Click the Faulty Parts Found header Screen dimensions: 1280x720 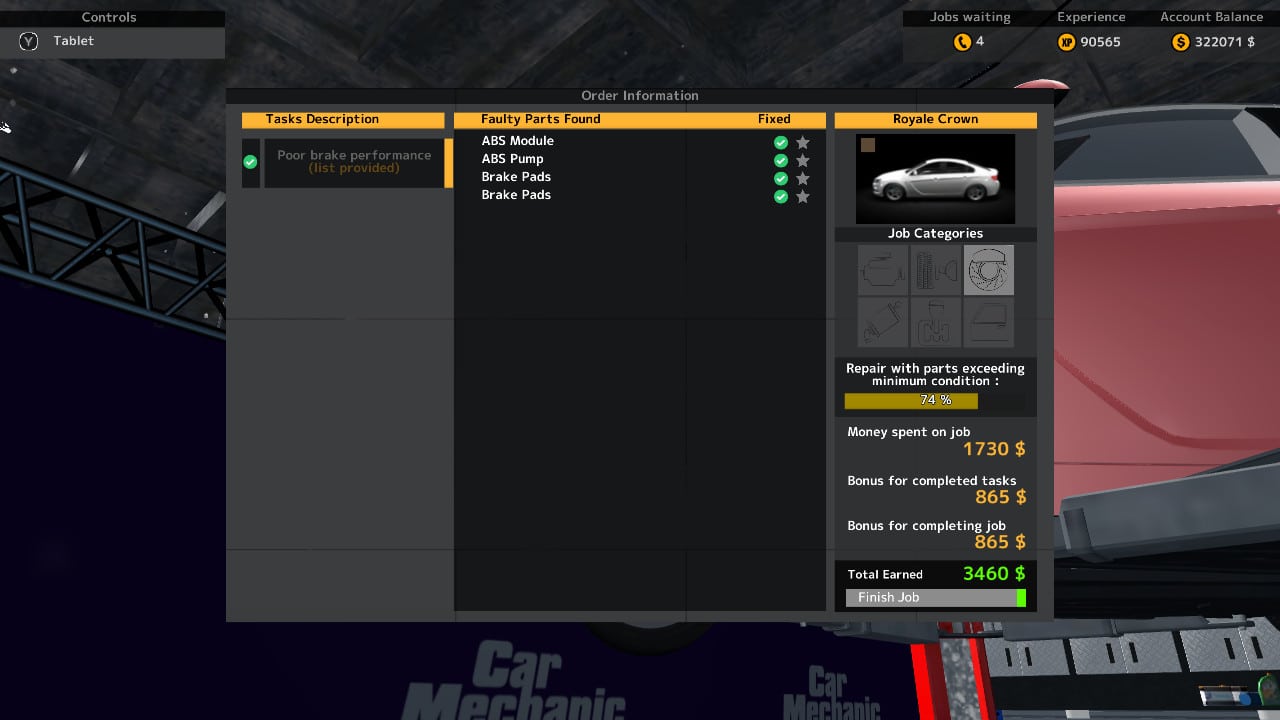pos(540,119)
